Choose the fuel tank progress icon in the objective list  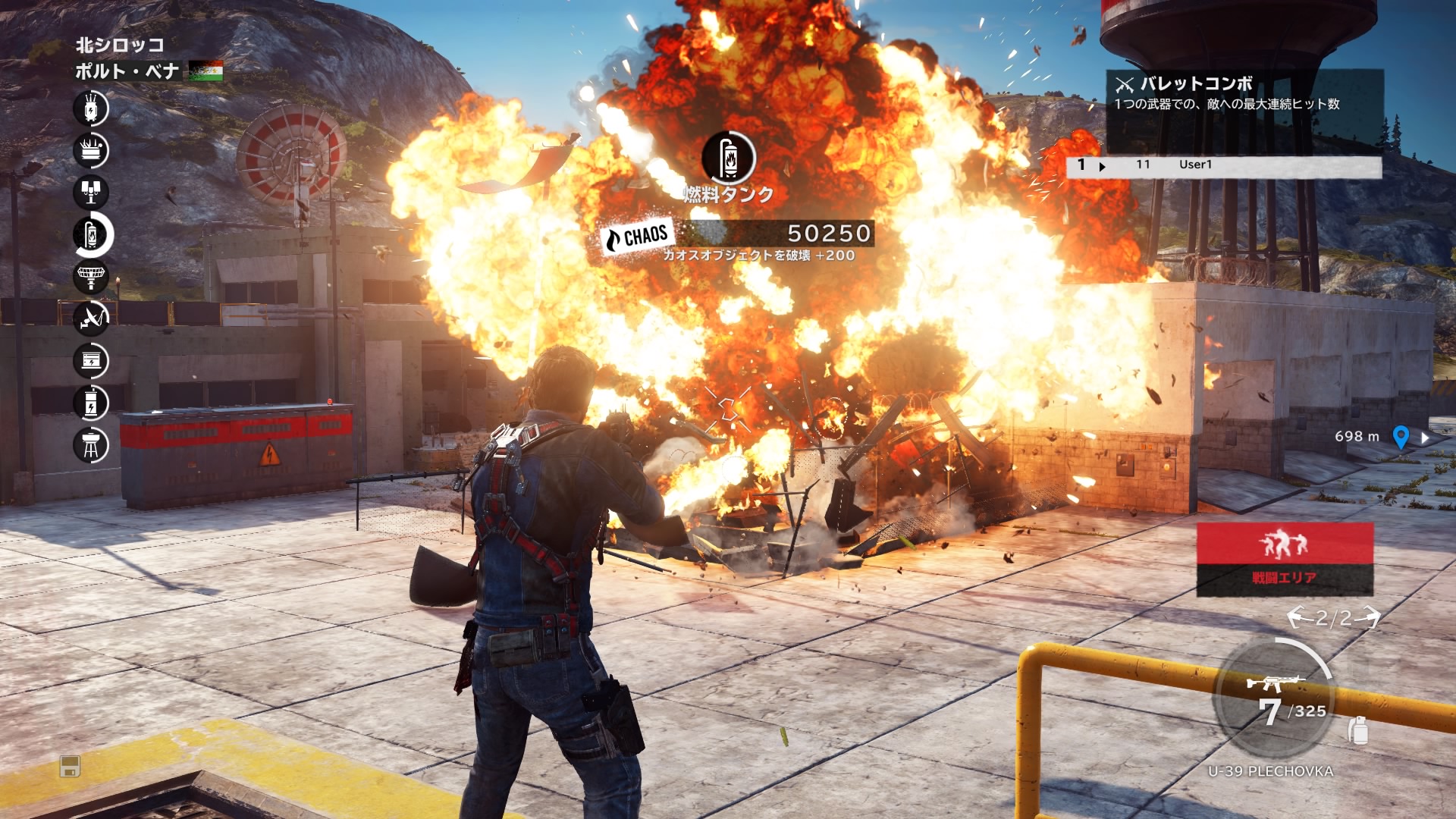tap(92, 235)
